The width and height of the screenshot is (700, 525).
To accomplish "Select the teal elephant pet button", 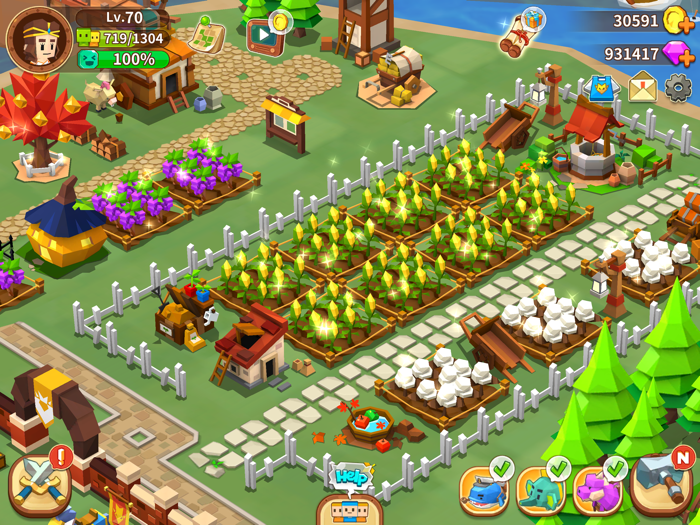I will 541,490.
